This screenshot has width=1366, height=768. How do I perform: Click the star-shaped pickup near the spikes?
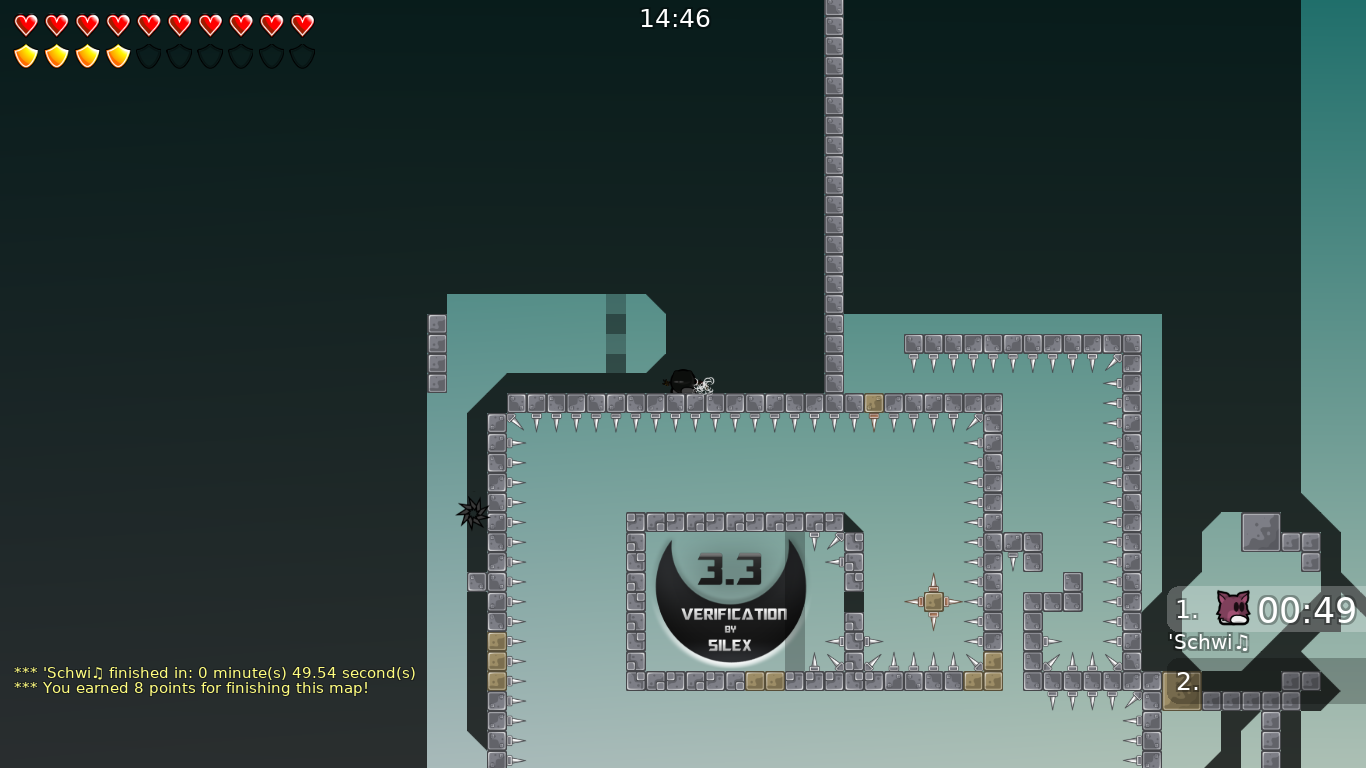pos(933,600)
